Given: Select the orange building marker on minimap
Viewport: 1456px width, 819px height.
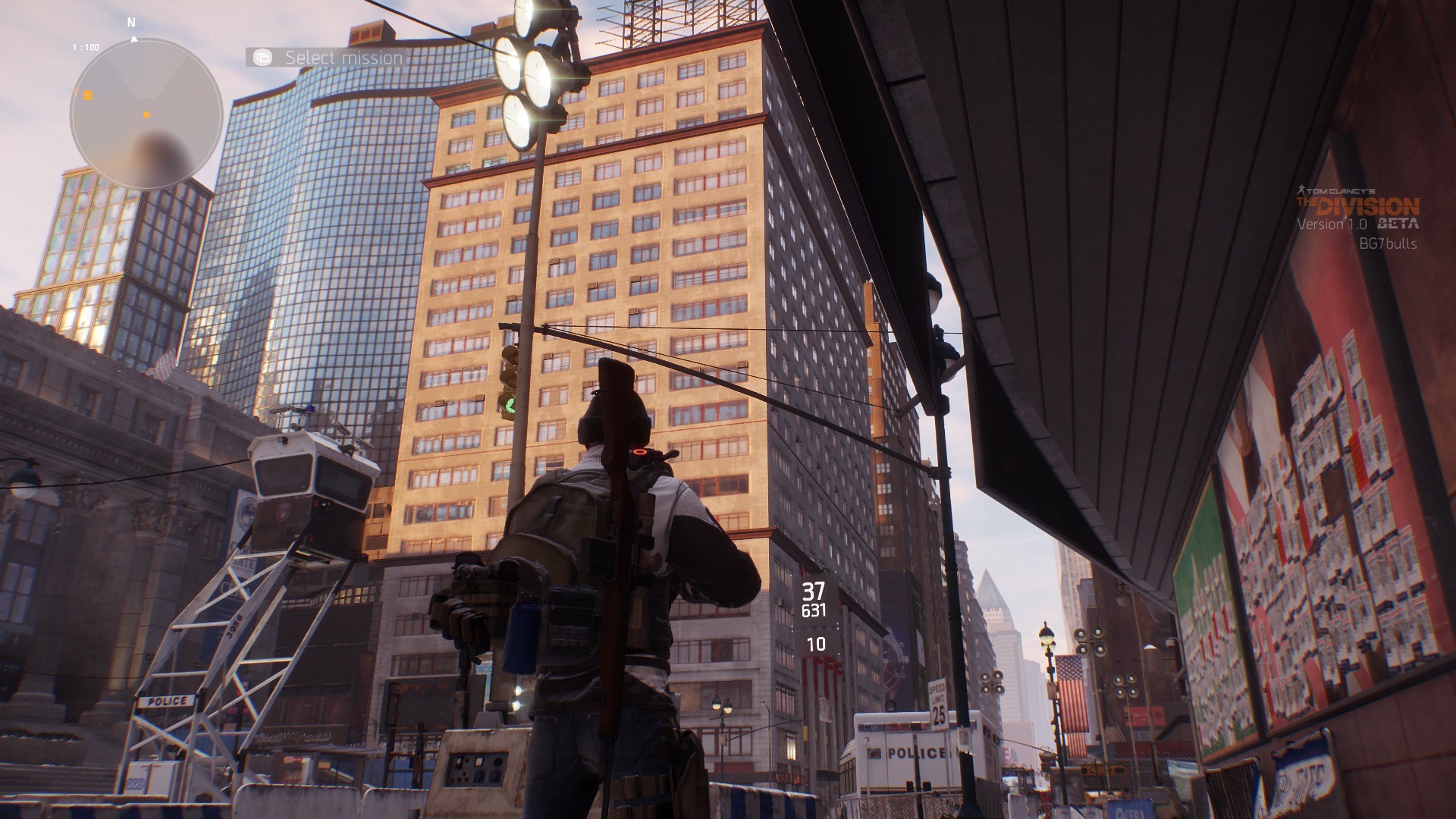Looking at the screenshot, I should (x=87, y=95).
